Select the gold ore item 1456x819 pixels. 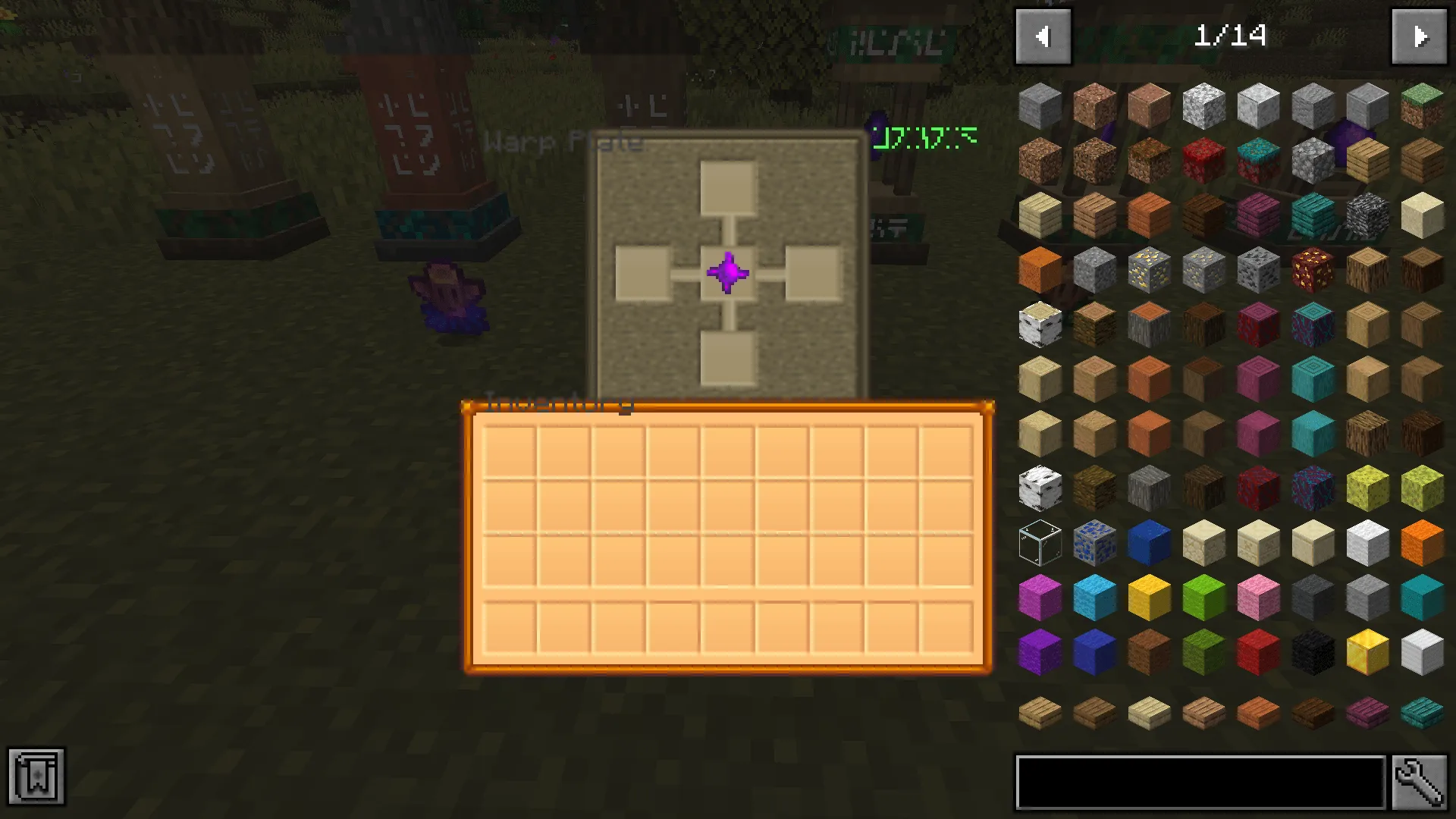click(x=1148, y=270)
